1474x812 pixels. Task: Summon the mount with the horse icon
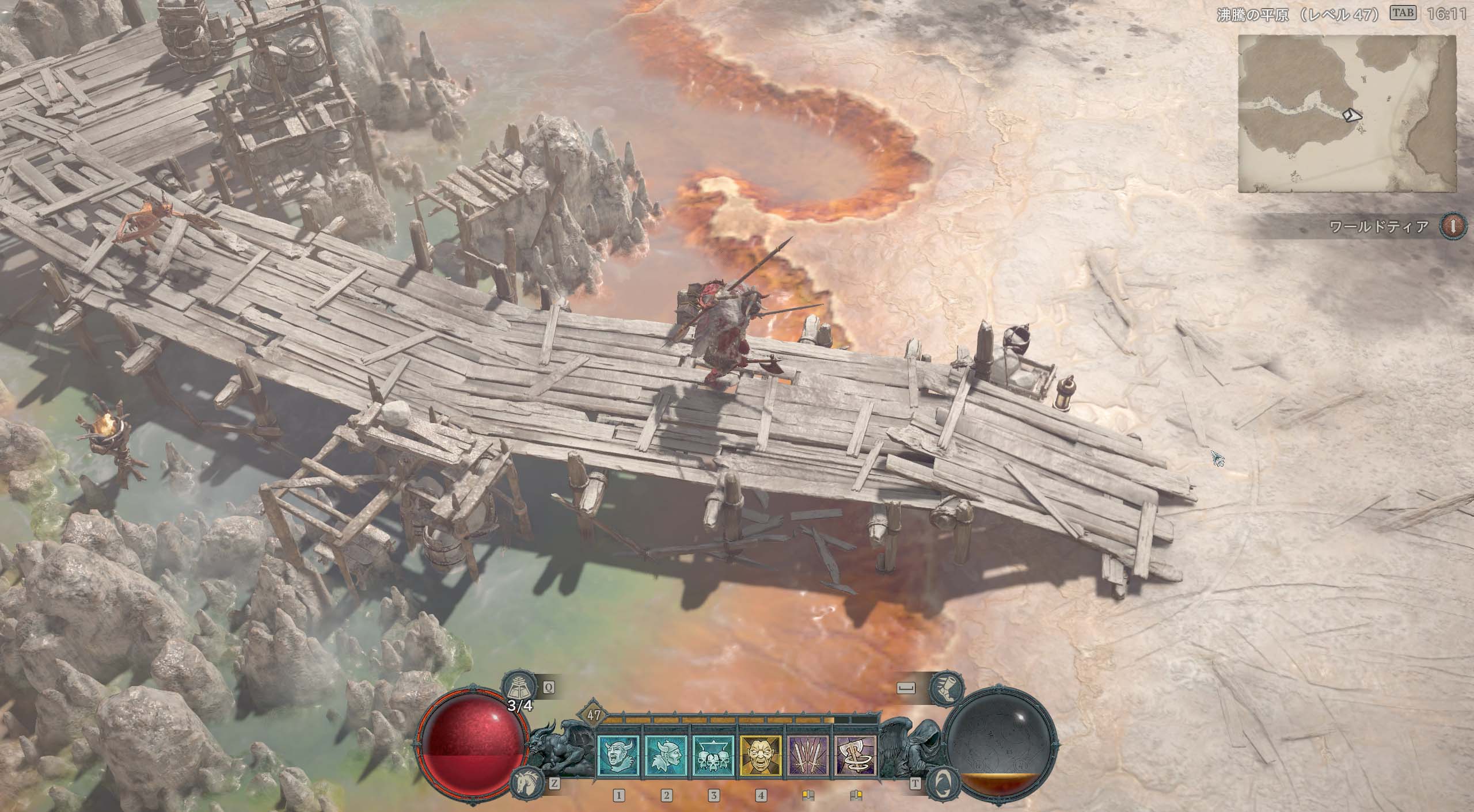(523, 784)
